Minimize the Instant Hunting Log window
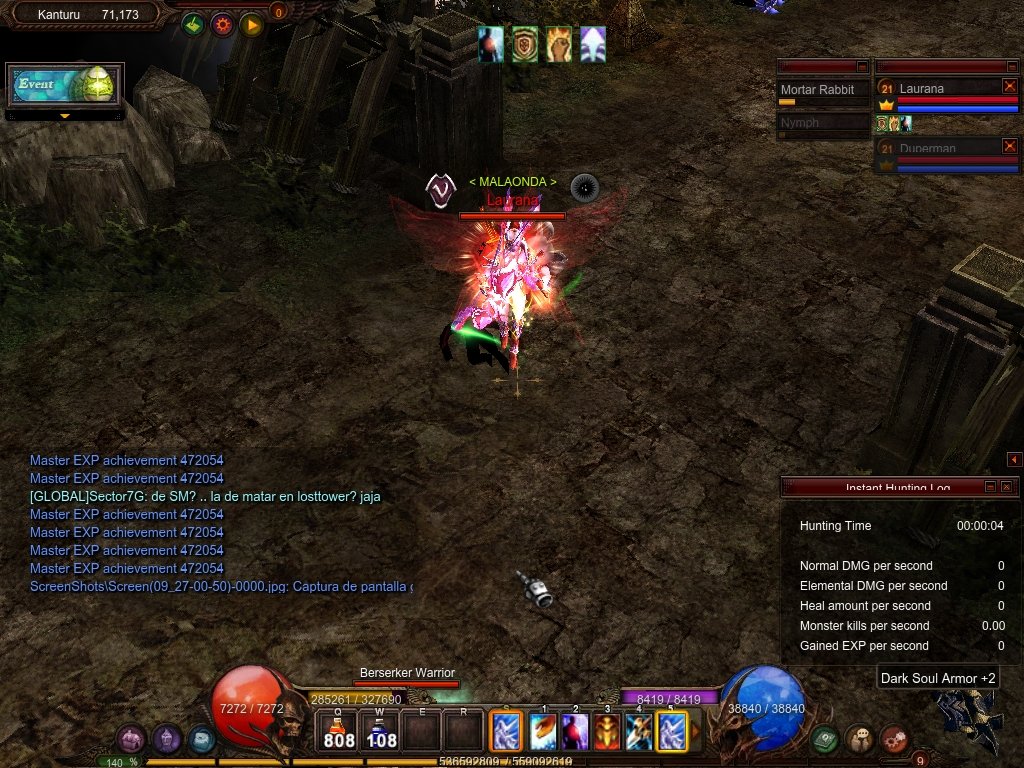Screen dimensions: 1024x768 pyautogui.click(x=990, y=486)
